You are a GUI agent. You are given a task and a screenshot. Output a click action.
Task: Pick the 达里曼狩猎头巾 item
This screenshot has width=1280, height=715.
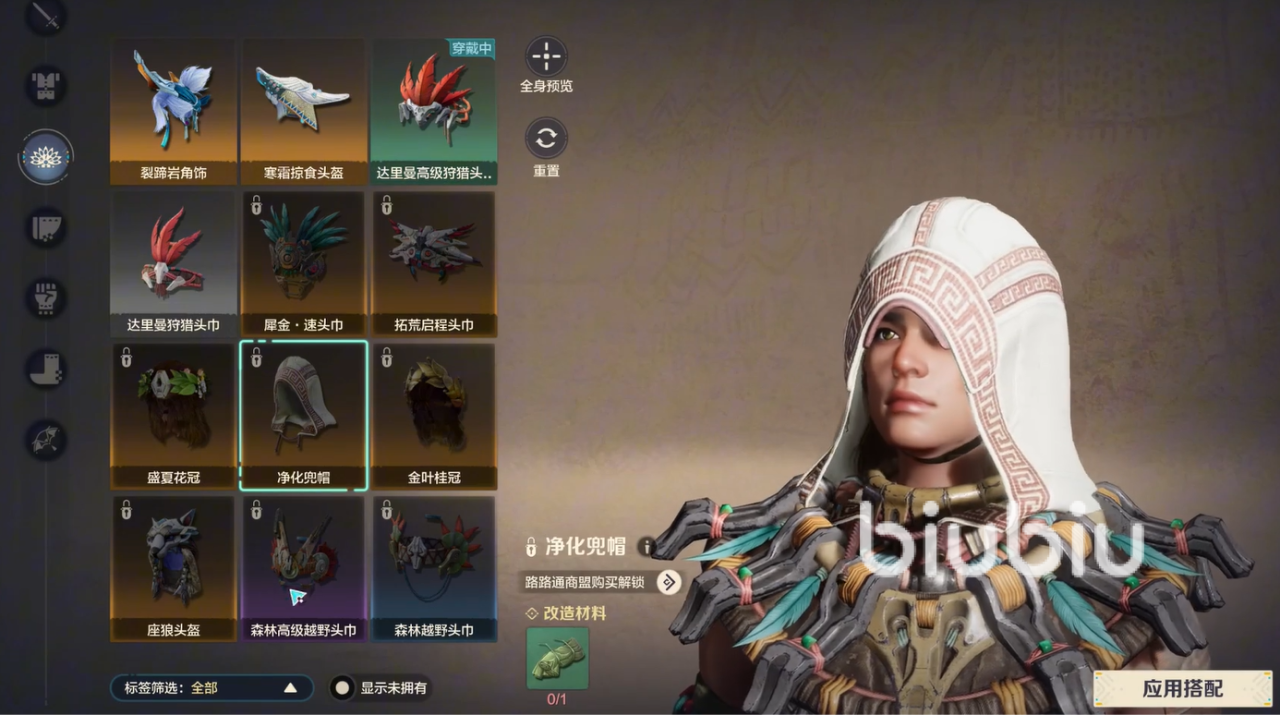[173, 263]
